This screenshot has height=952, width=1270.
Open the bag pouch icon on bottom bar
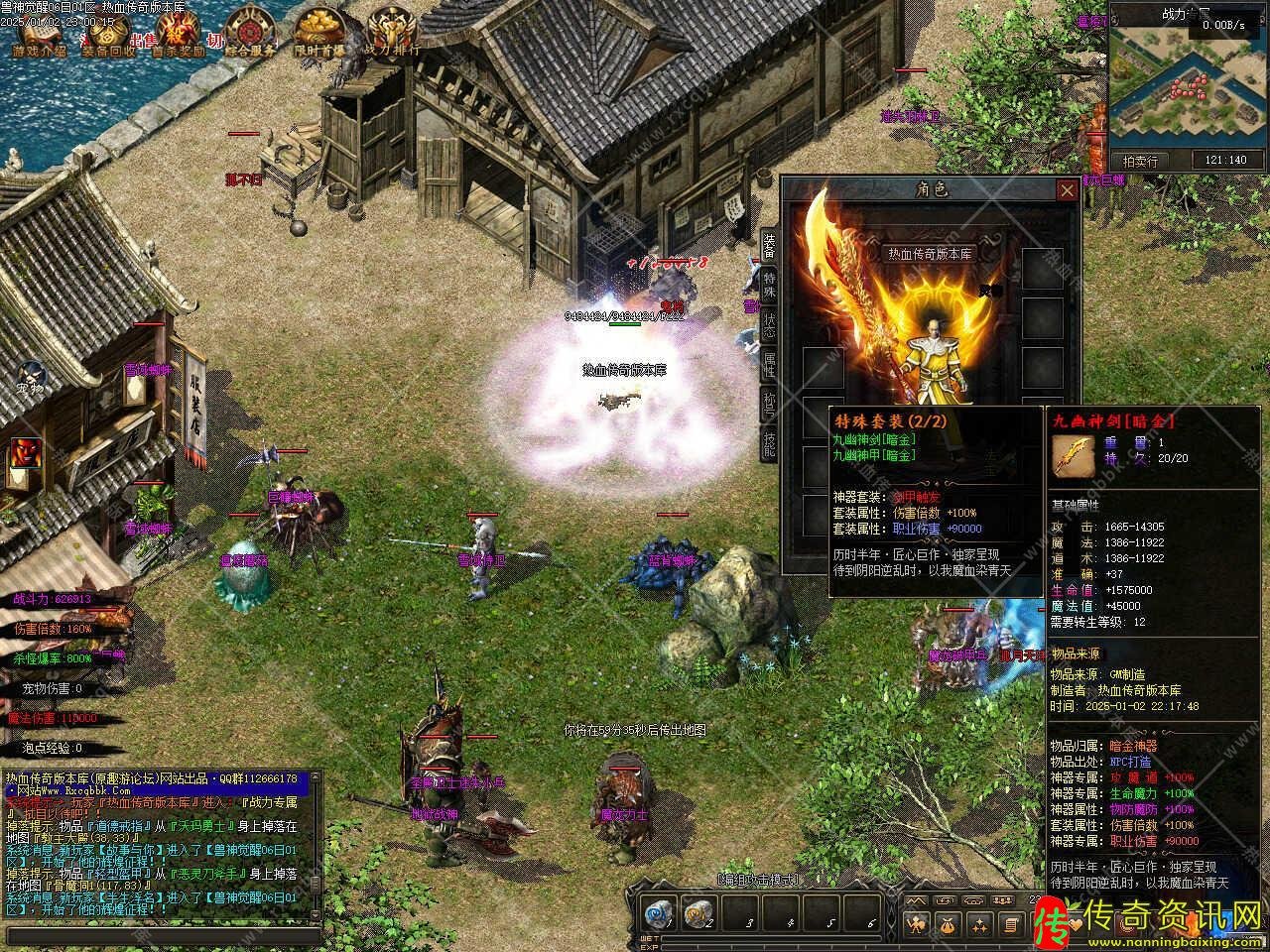[x=948, y=923]
